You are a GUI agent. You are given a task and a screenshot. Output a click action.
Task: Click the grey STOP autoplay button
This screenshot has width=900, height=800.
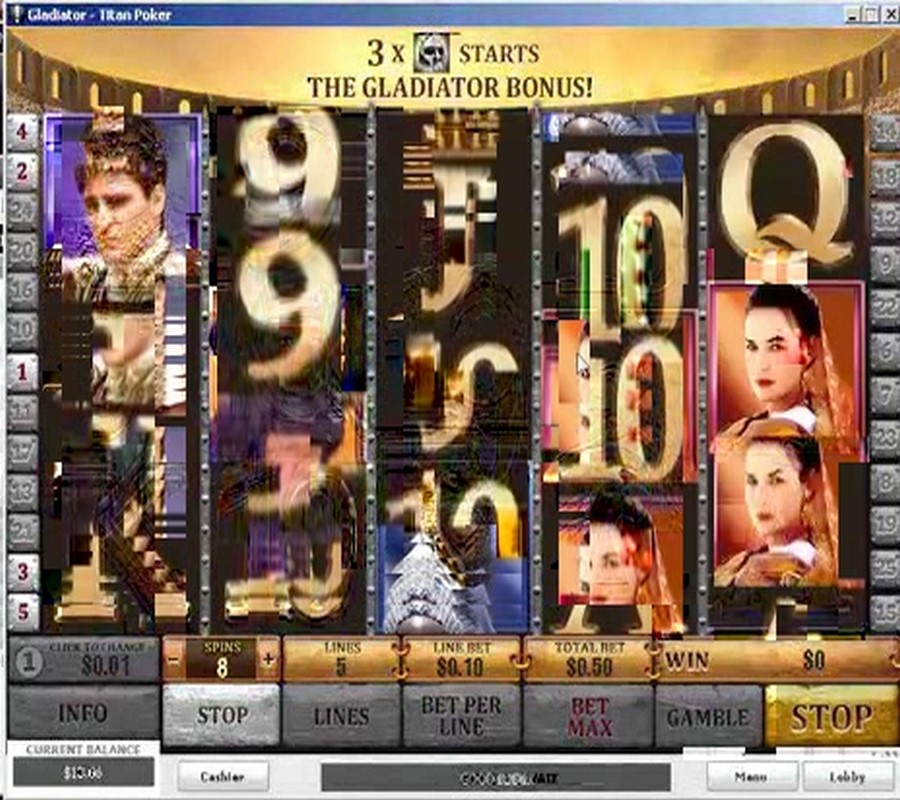(x=221, y=715)
